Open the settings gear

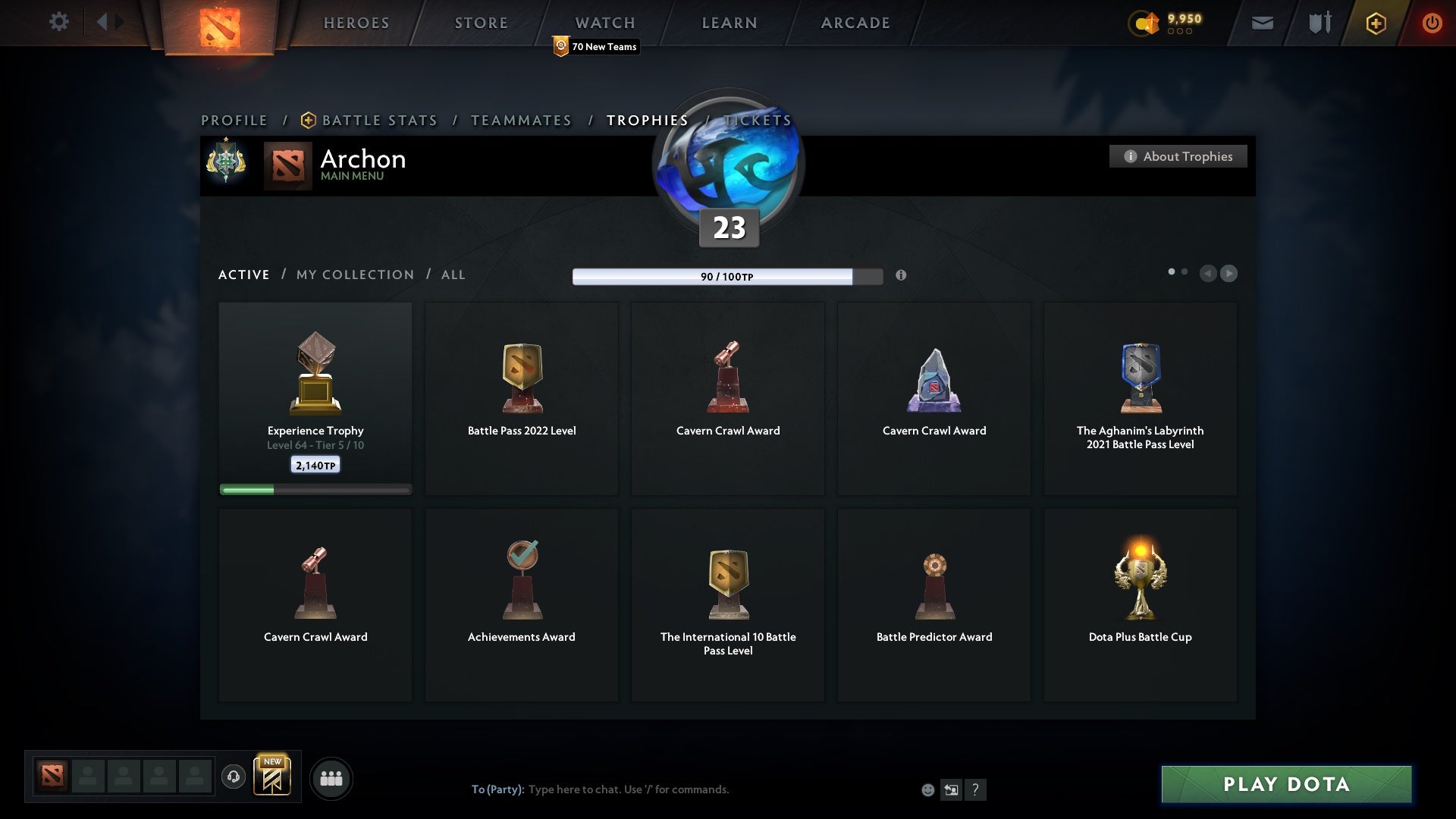[59, 22]
